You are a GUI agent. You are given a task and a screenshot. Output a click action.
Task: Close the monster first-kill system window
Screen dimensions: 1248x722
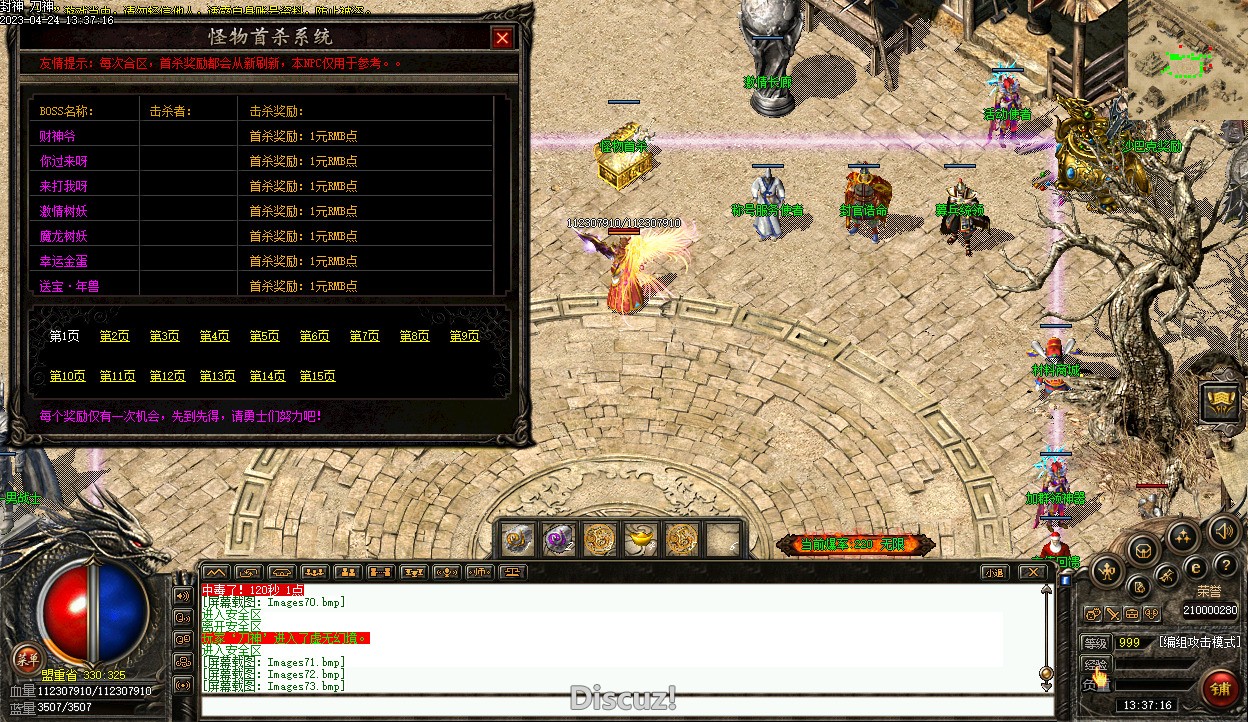502,38
